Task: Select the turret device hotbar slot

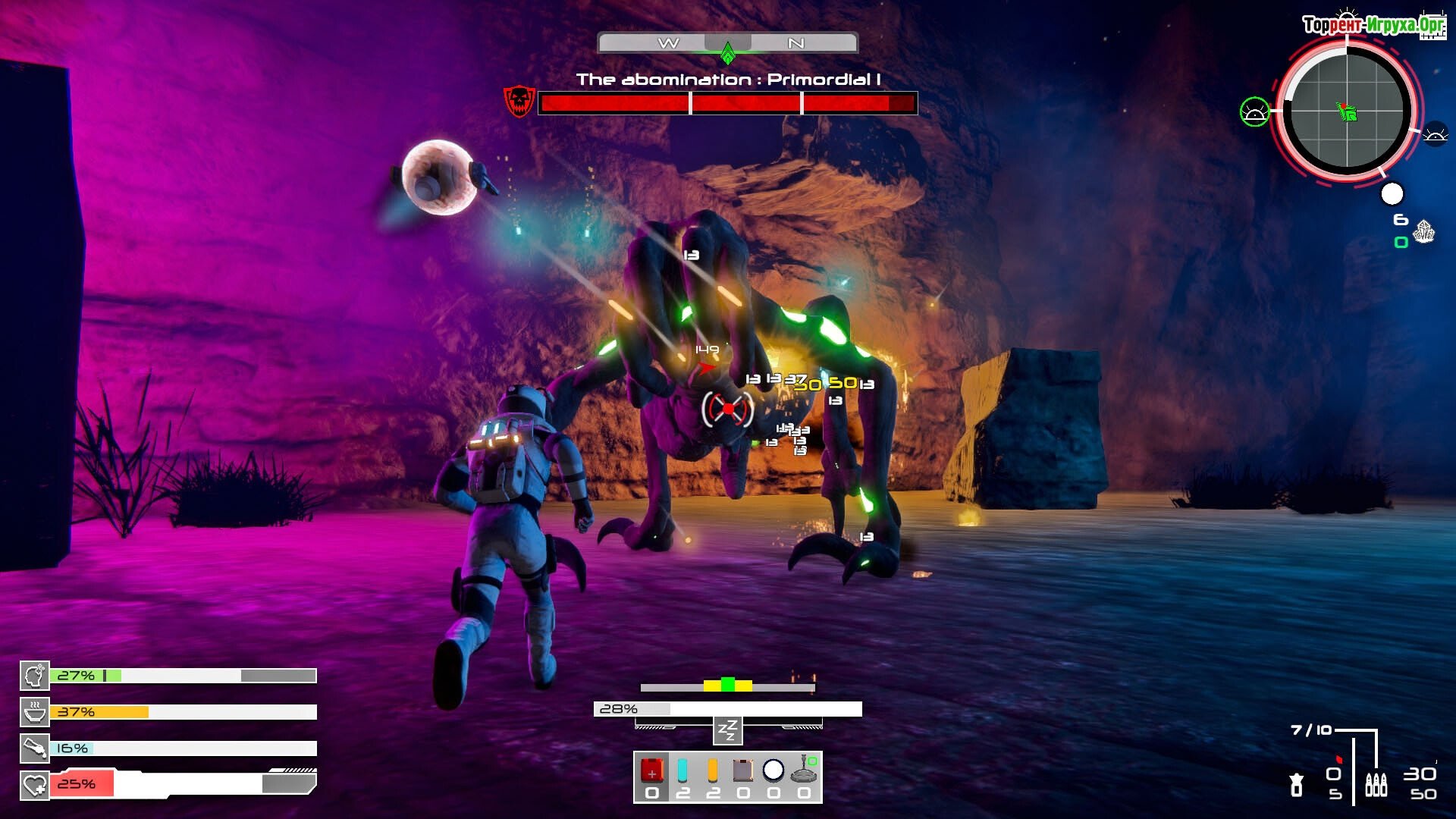Action: (x=804, y=771)
